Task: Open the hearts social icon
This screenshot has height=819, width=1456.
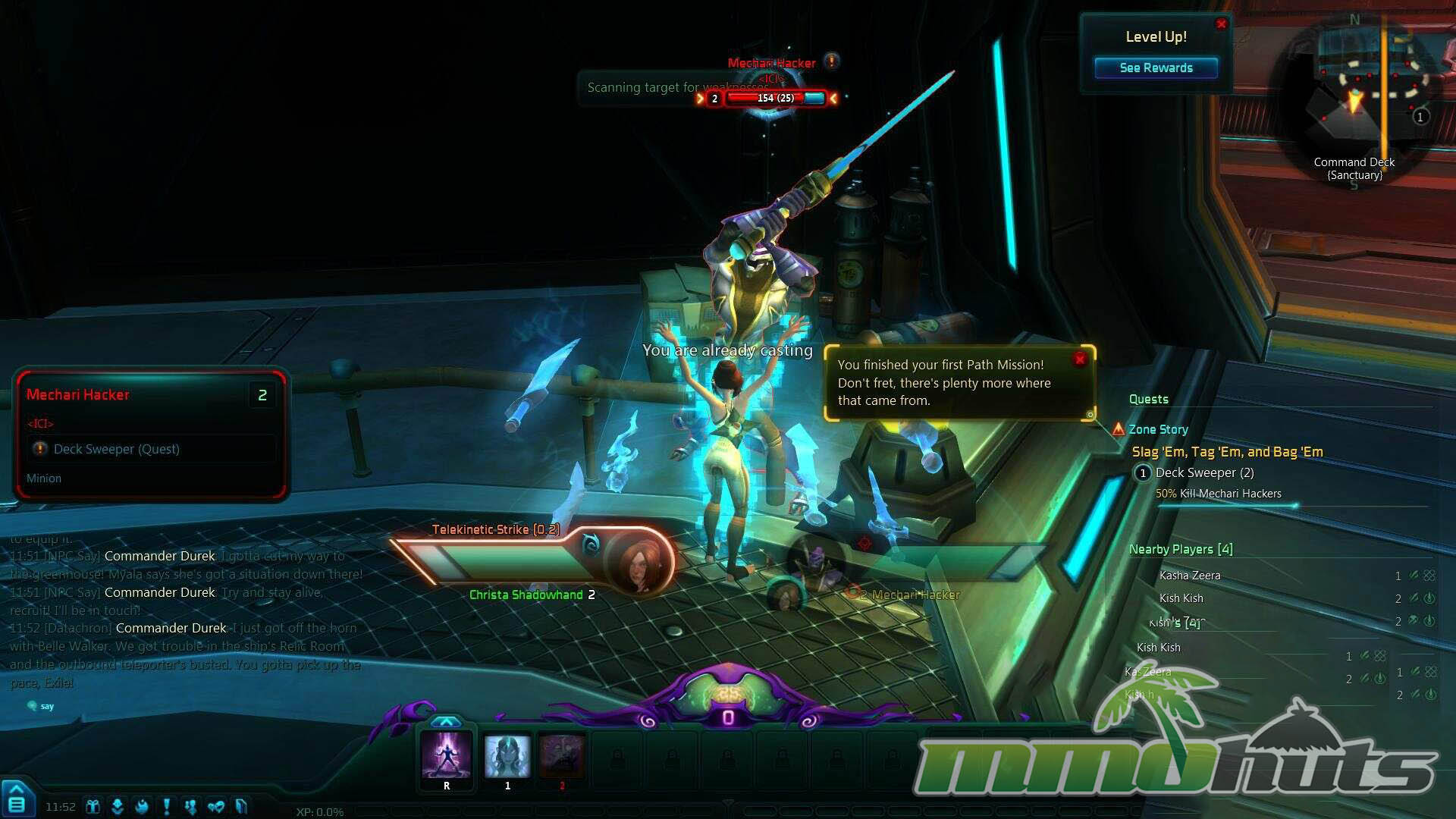Action: (x=216, y=807)
